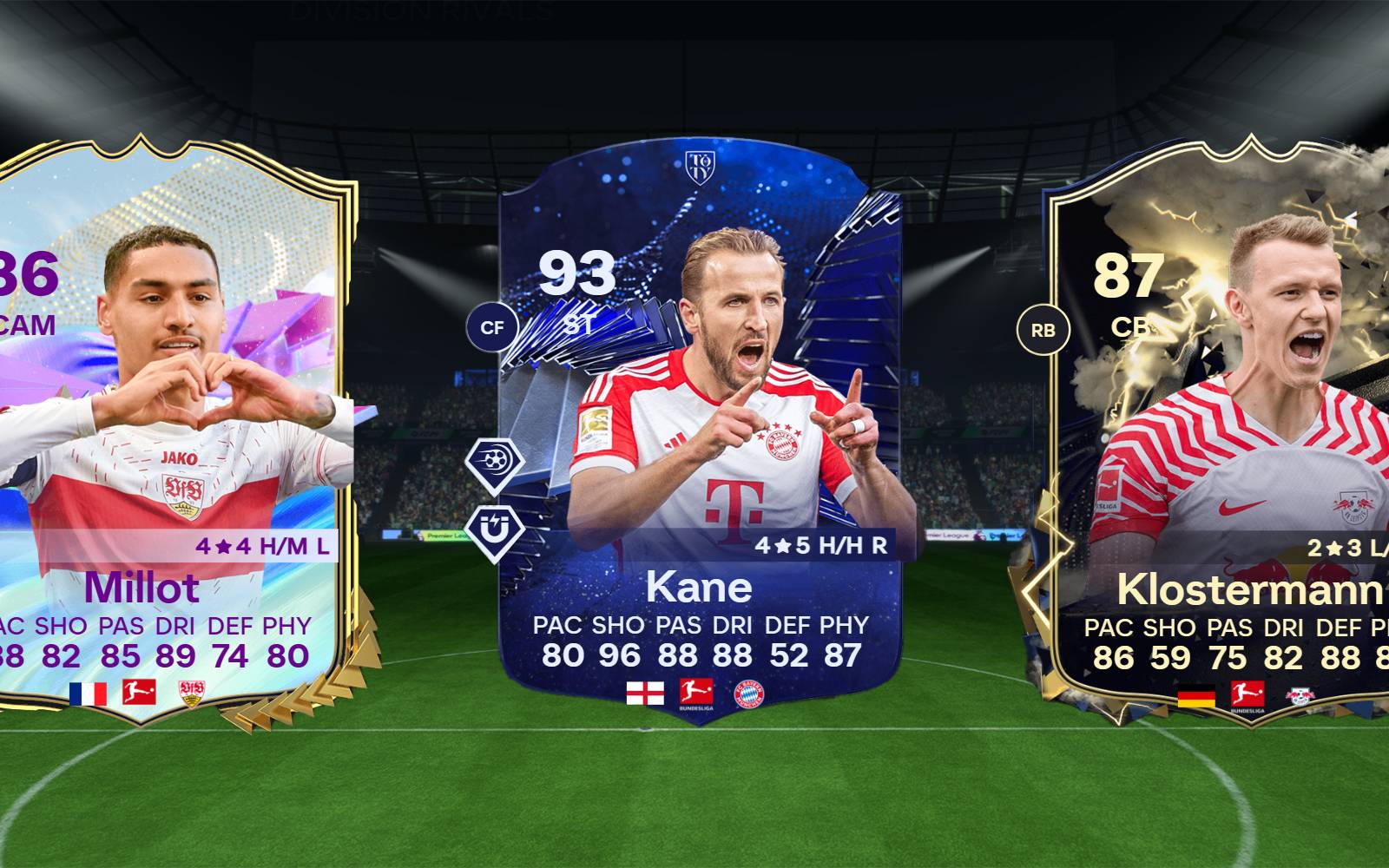Click the RB alternate position badge on Klostermann's card

pyautogui.click(x=1044, y=329)
